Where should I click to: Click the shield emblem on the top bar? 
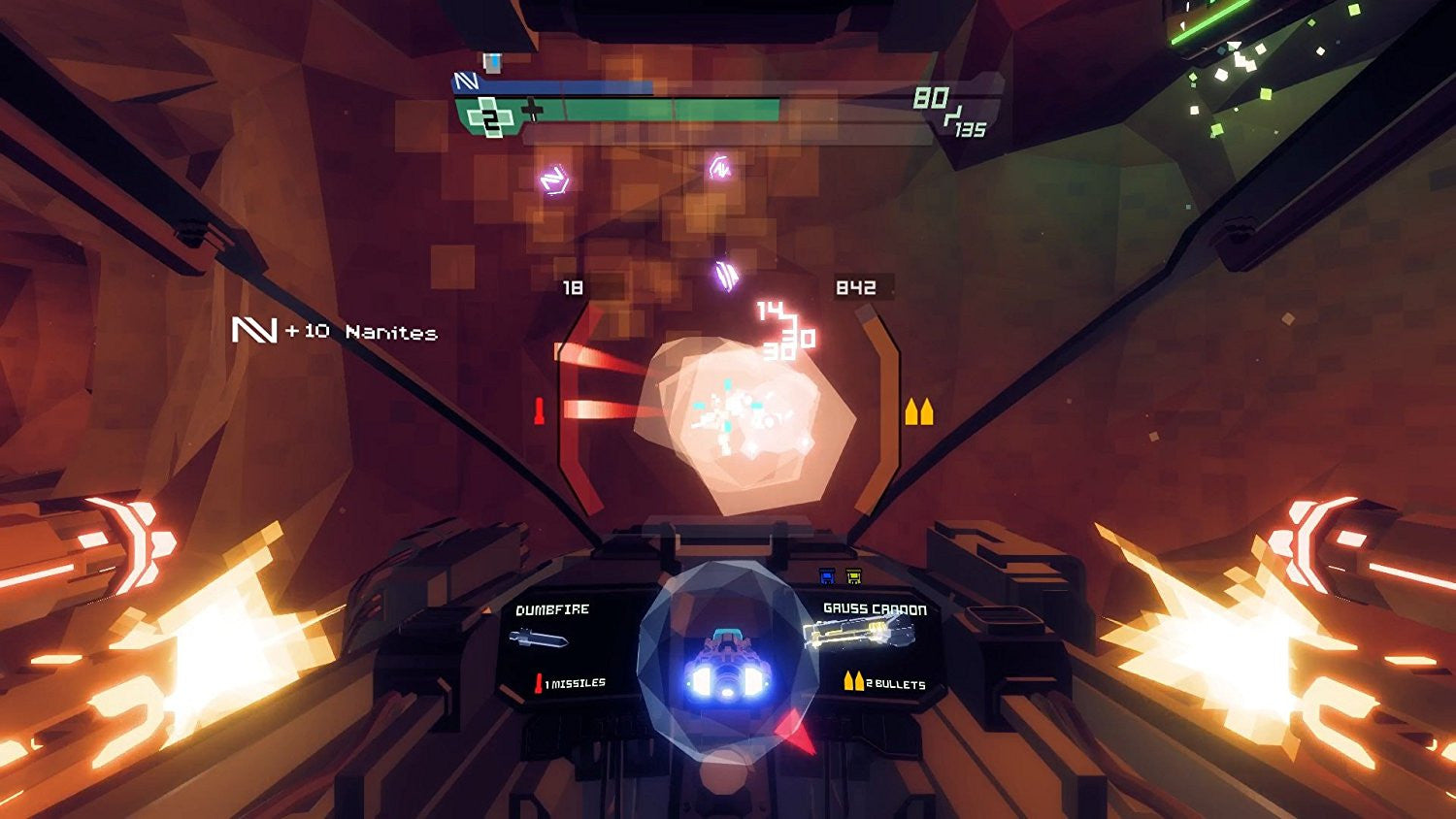point(467,82)
